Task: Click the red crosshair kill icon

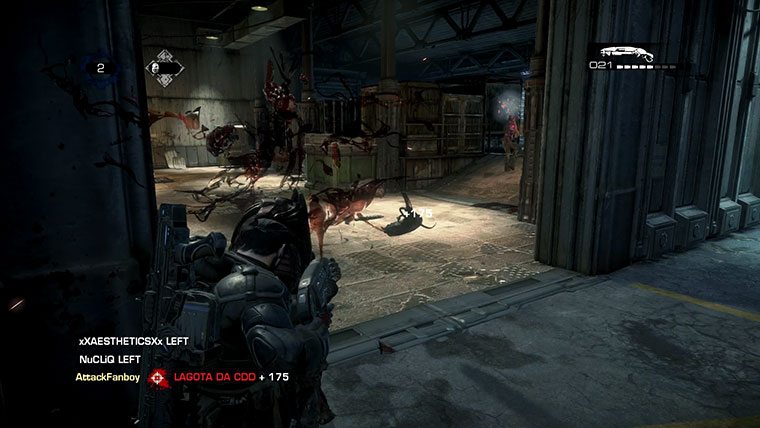Action: pyautogui.click(x=158, y=378)
